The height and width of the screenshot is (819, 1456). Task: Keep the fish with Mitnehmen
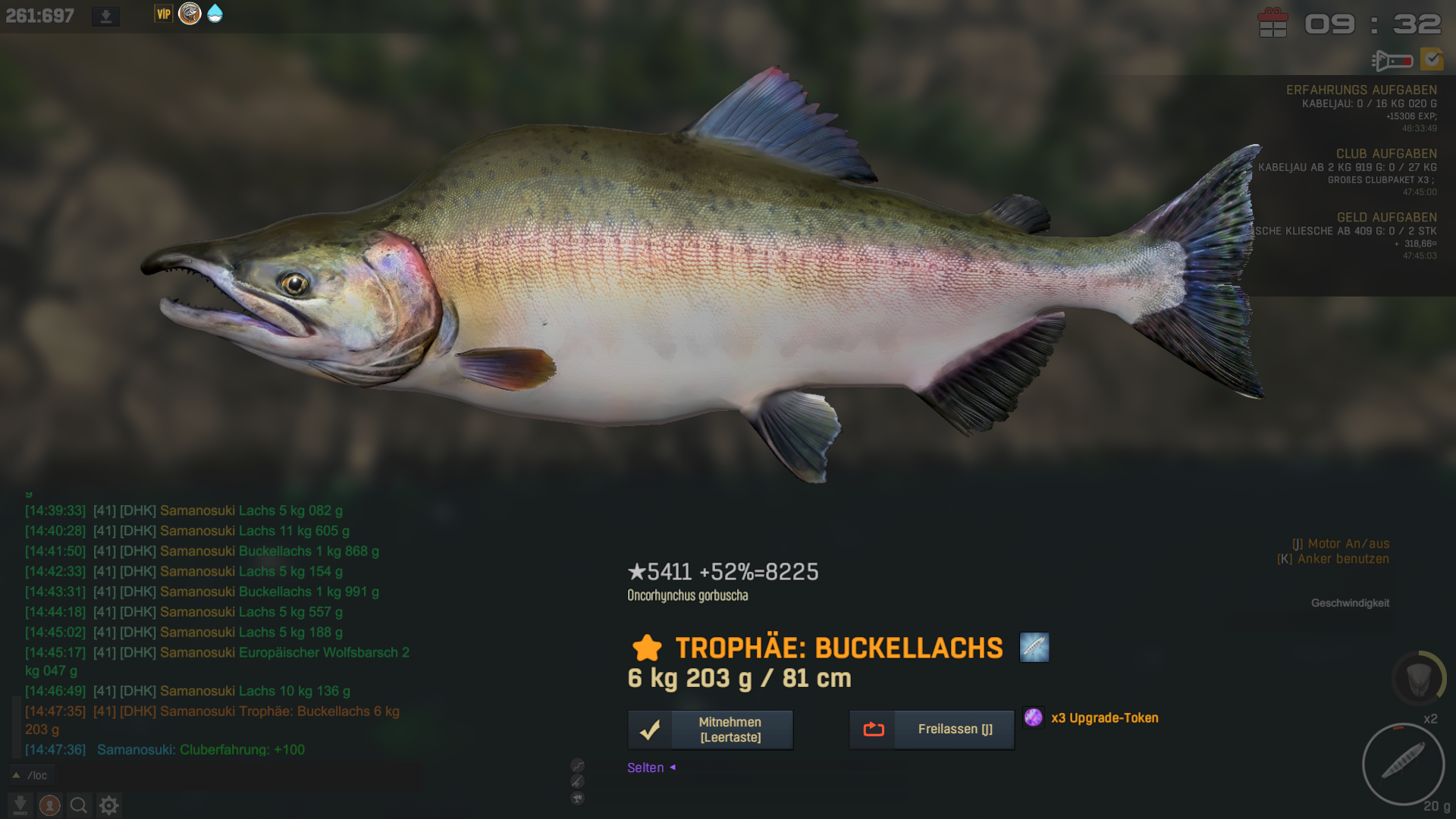711,730
